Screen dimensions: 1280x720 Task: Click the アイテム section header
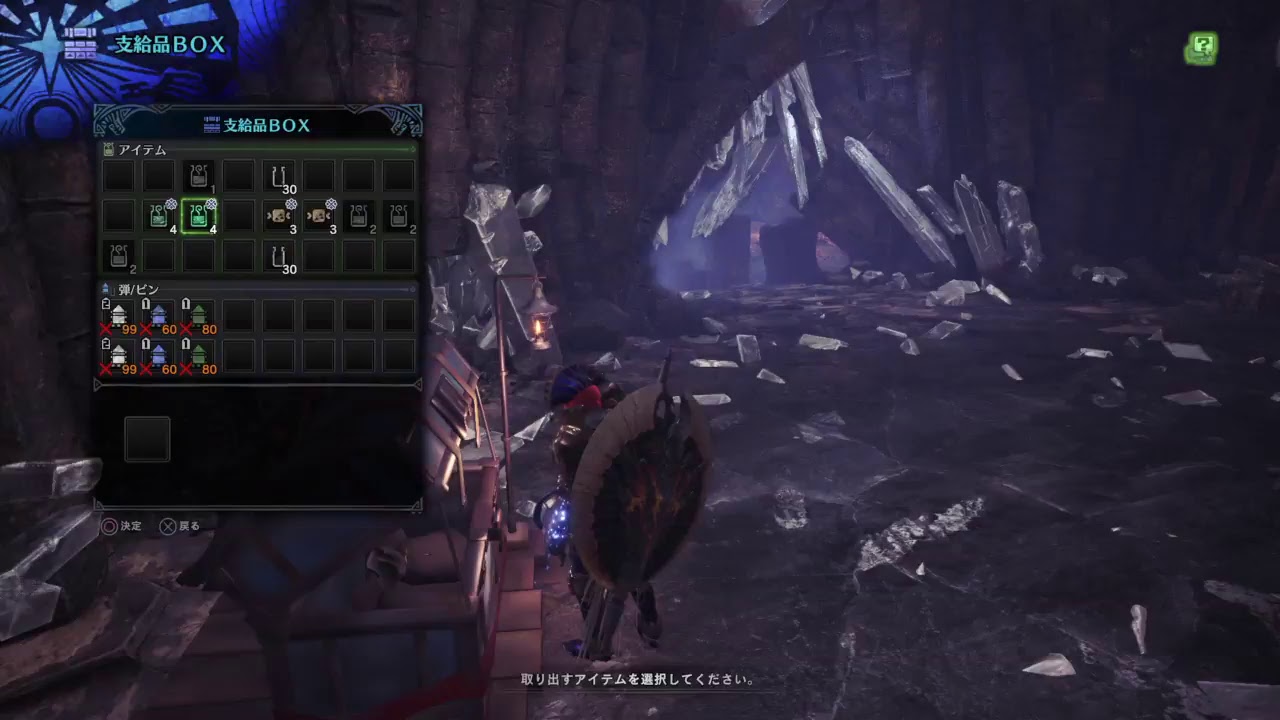pyautogui.click(x=140, y=149)
